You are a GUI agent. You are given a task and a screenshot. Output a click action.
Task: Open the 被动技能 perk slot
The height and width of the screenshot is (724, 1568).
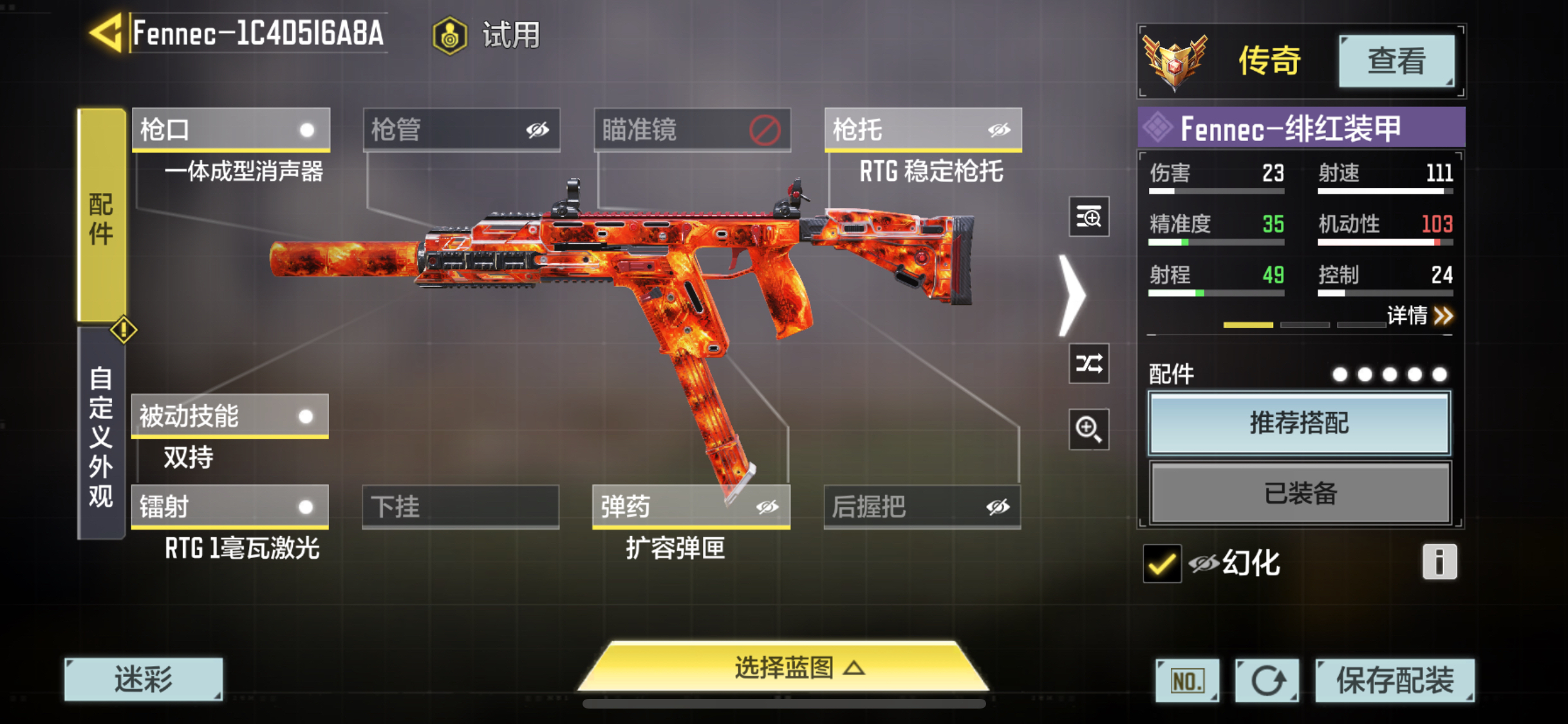(230, 416)
